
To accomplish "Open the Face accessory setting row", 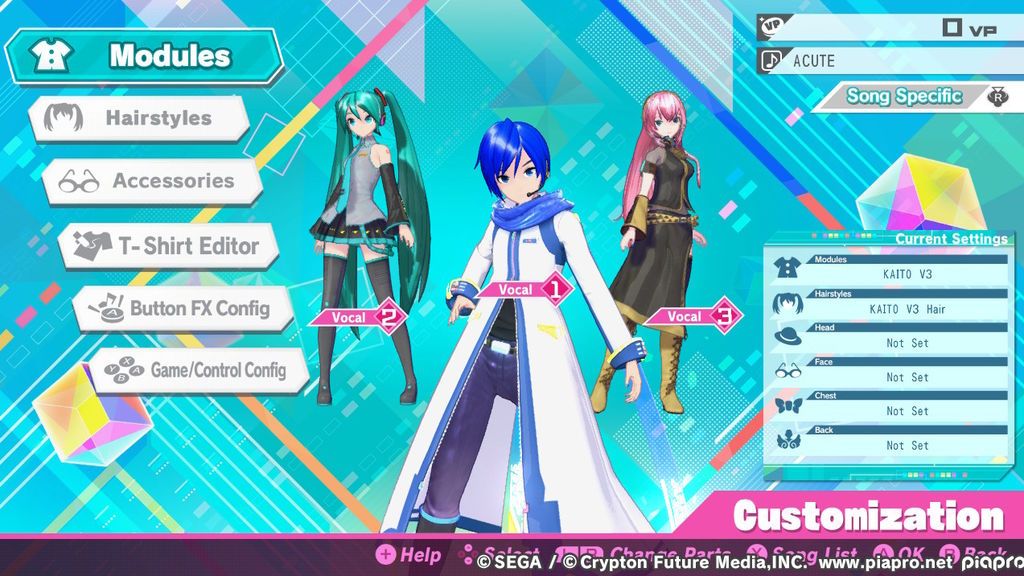I will (890, 371).
